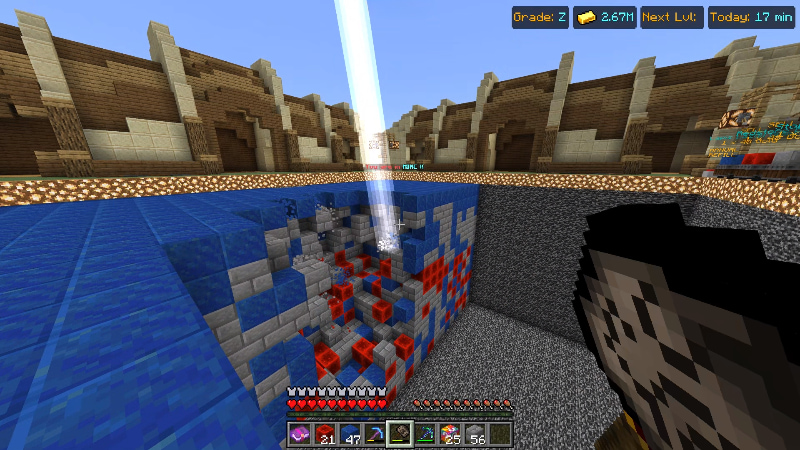The width and height of the screenshot is (800, 450).
Task: Choose the red block stack of 21
Action: coord(324,434)
